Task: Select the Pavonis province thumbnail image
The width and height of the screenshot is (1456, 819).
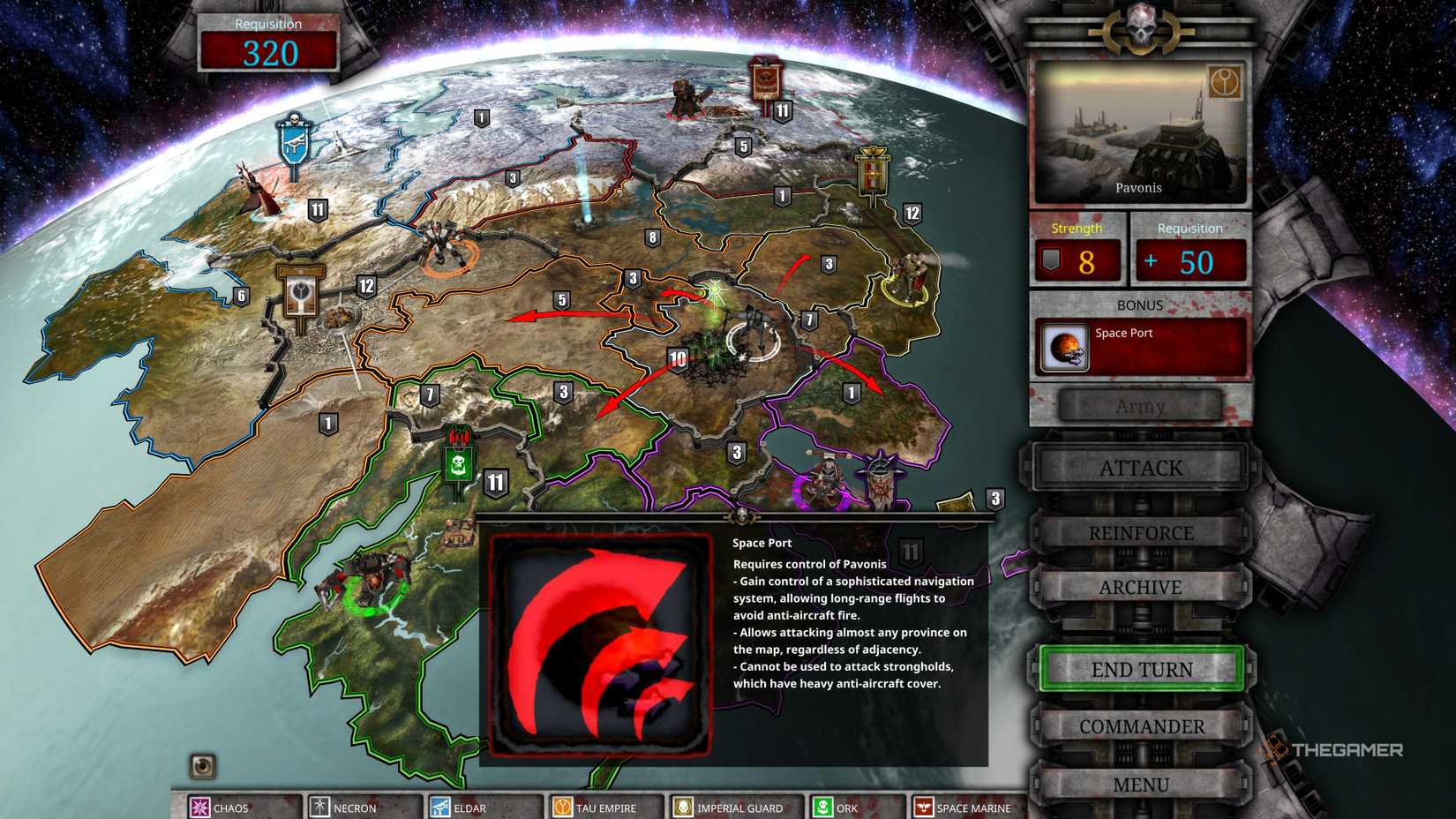Action: click(1138, 132)
